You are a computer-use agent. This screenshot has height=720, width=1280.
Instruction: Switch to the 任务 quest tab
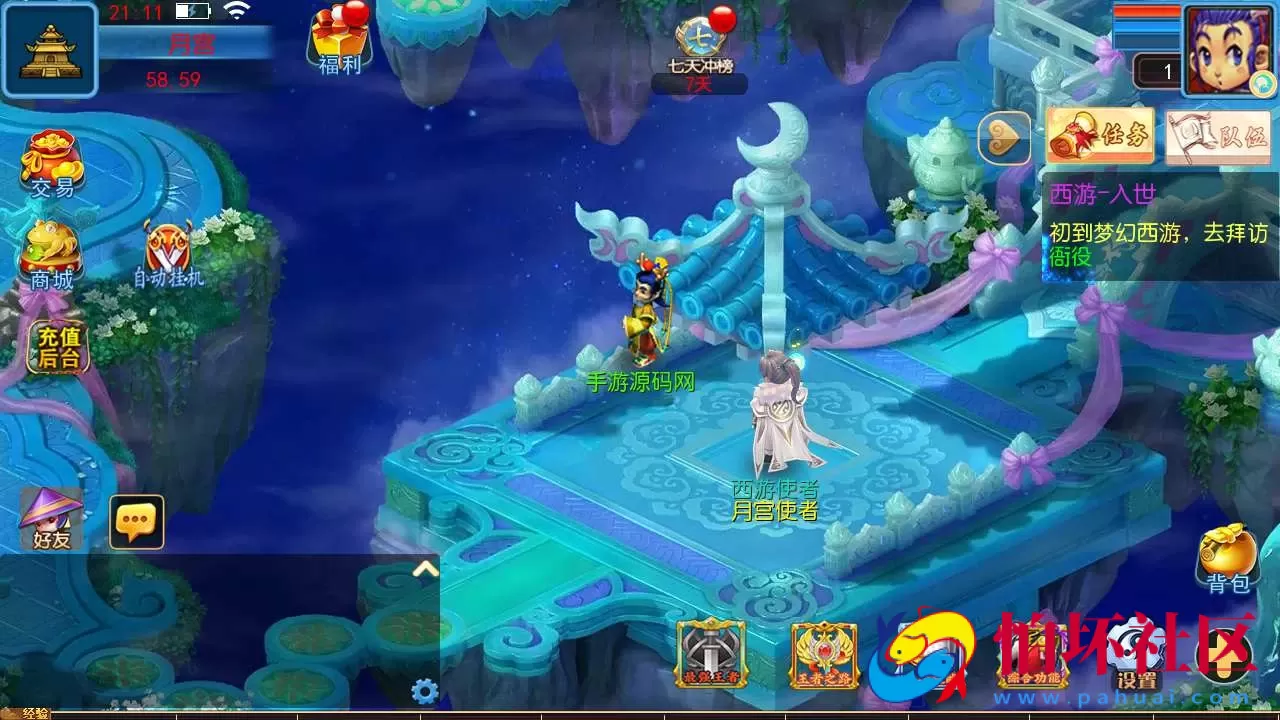(x=1100, y=136)
